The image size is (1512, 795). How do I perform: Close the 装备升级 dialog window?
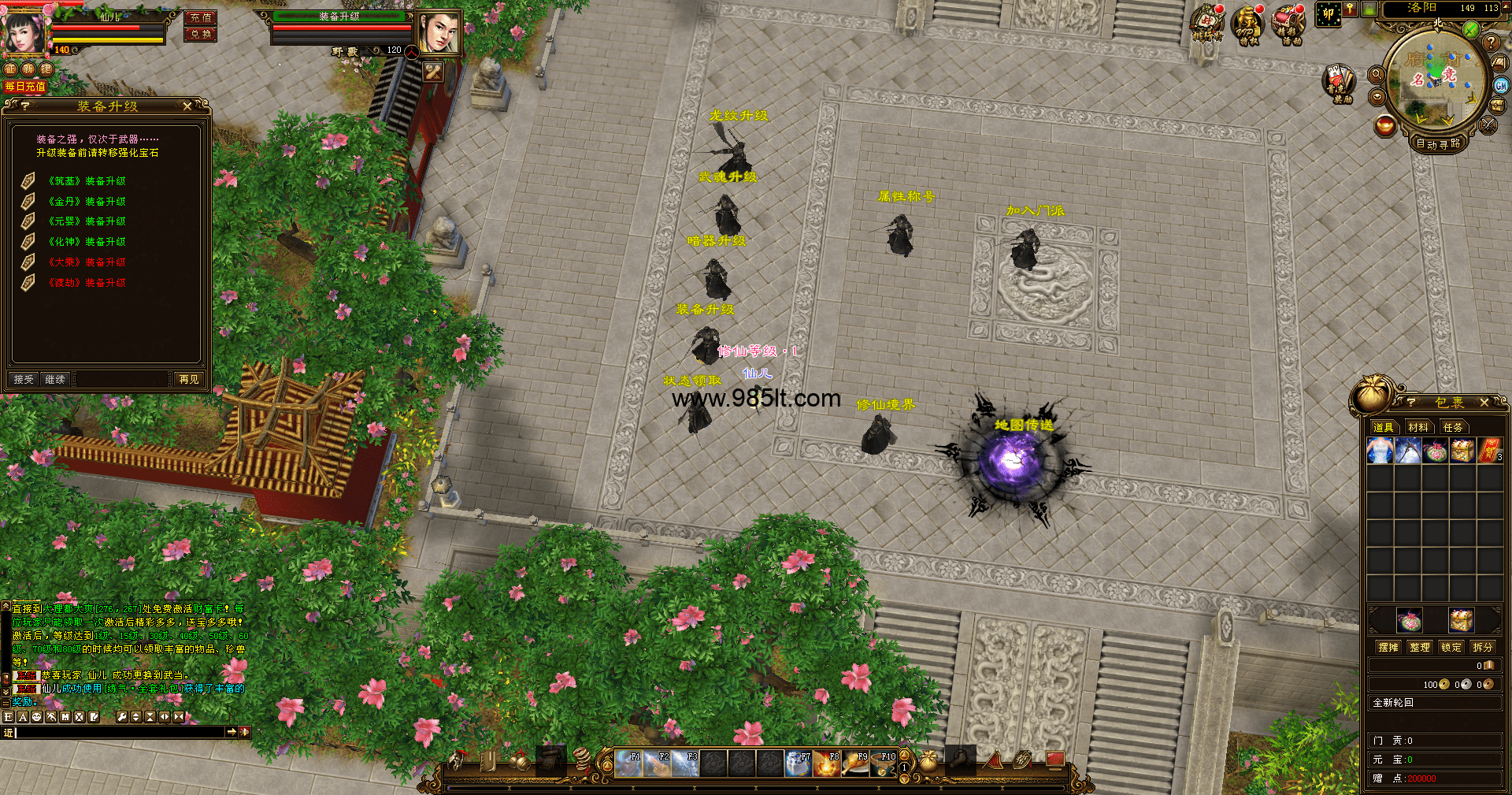(187, 106)
